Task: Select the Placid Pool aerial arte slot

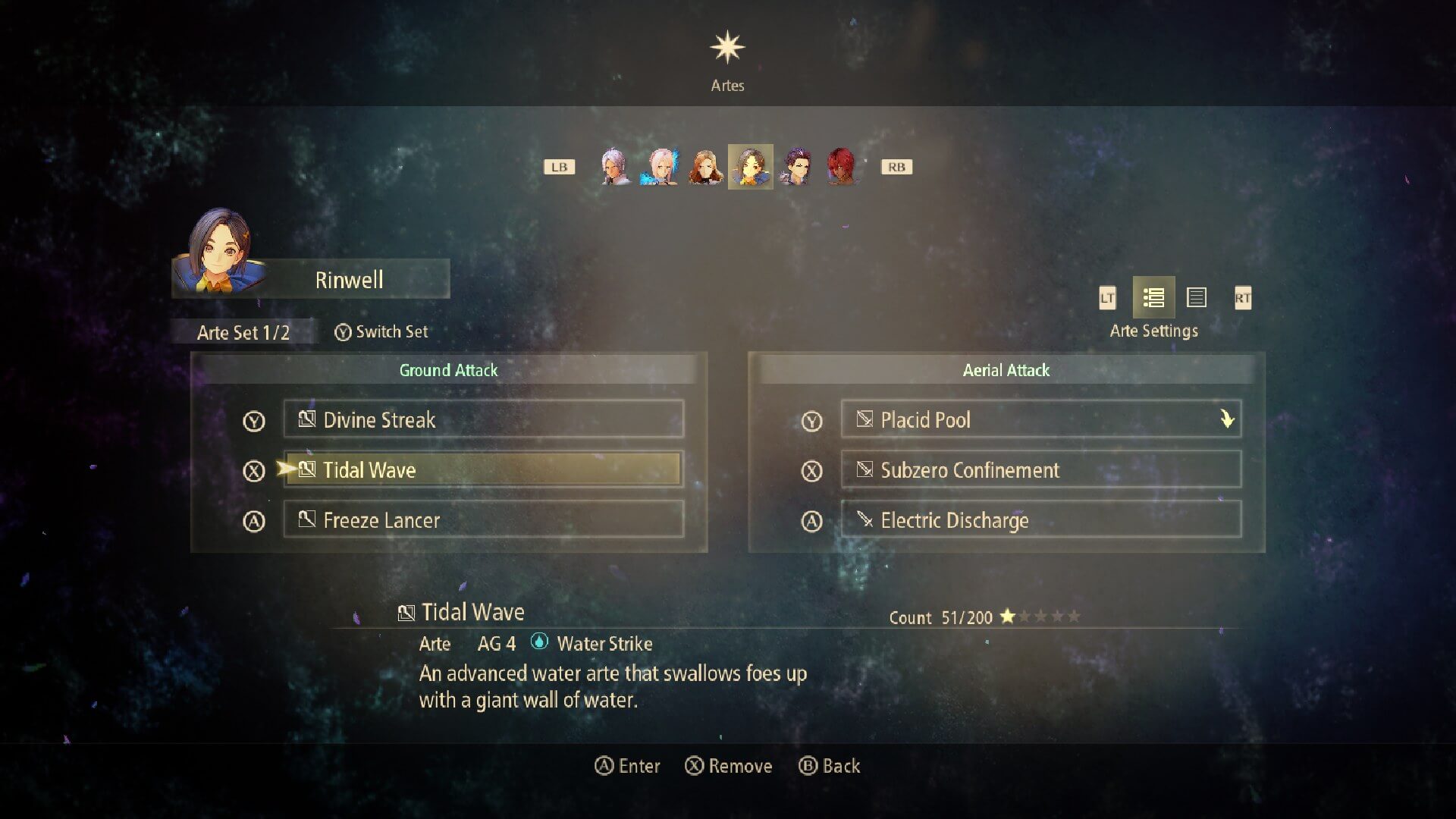Action: [x=1040, y=419]
